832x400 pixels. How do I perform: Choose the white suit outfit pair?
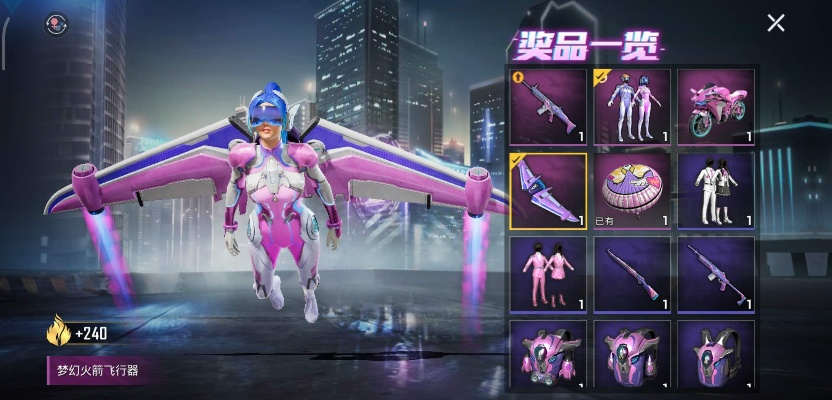716,191
